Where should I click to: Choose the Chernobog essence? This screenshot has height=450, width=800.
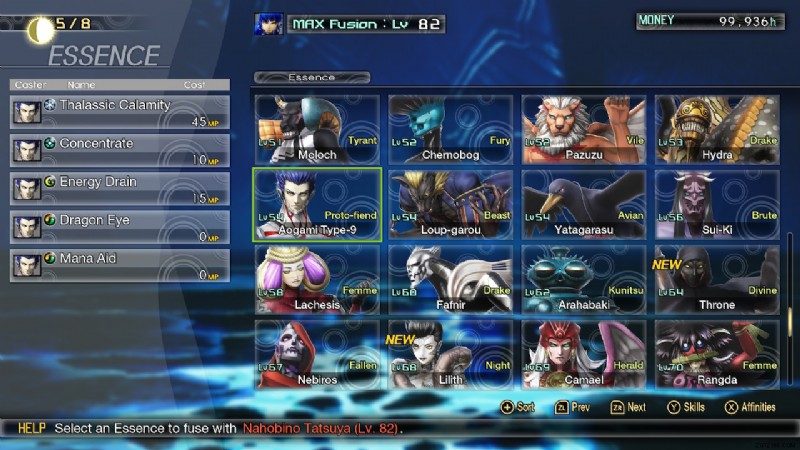[x=450, y=129]
